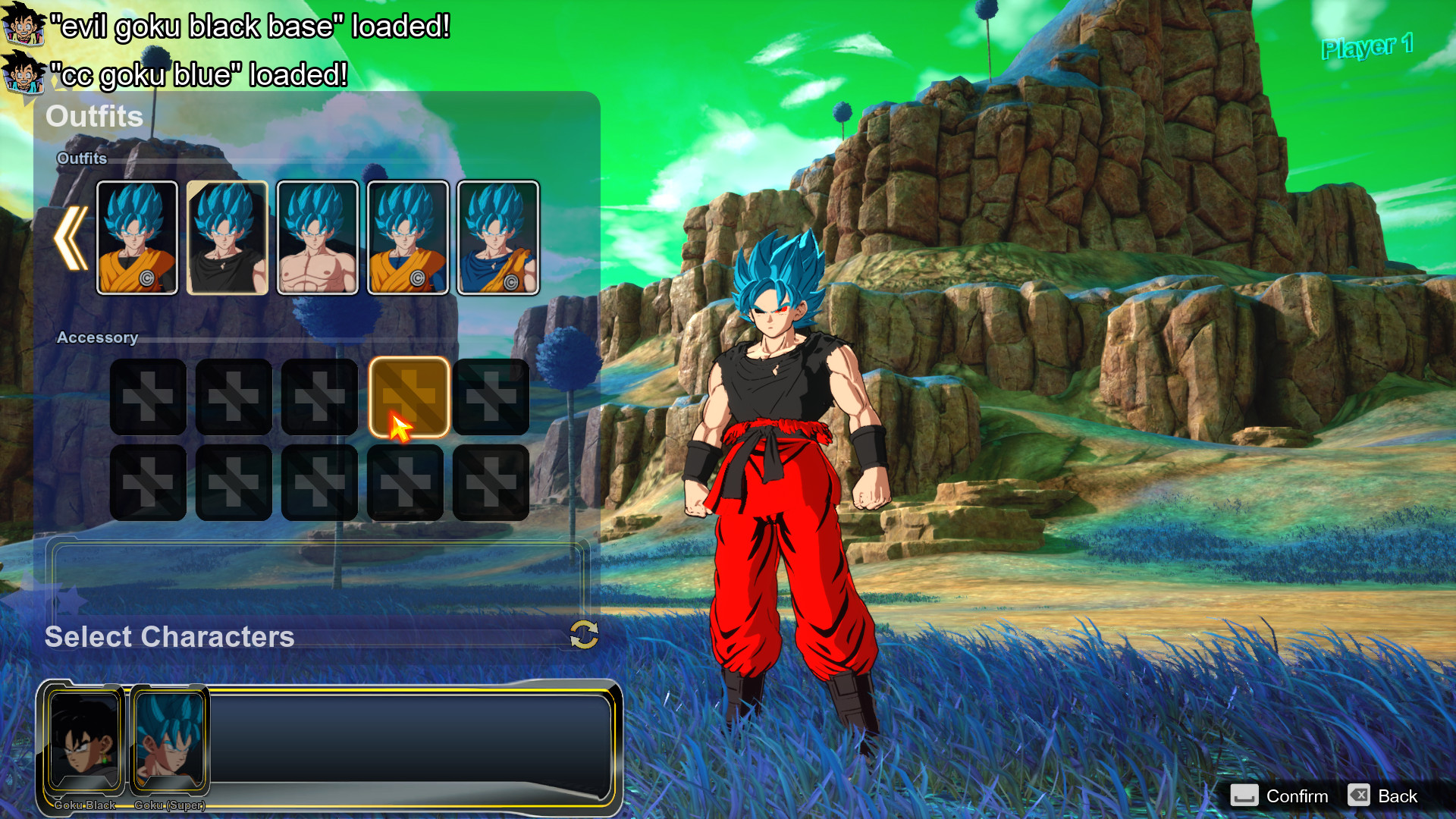Click Back
Viewport: 1456px width, 819px height.
click(x=1399, y=796)
